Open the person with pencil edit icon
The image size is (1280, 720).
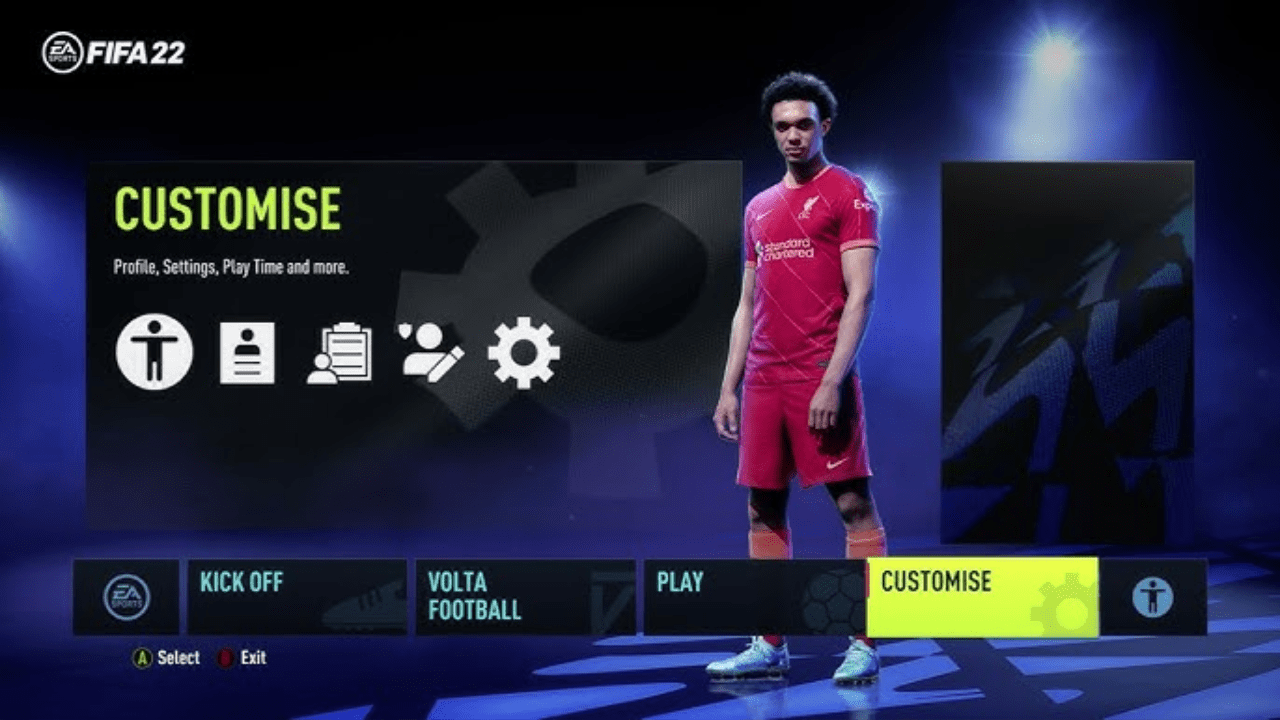pyautogui.click(x=431, y=352)
